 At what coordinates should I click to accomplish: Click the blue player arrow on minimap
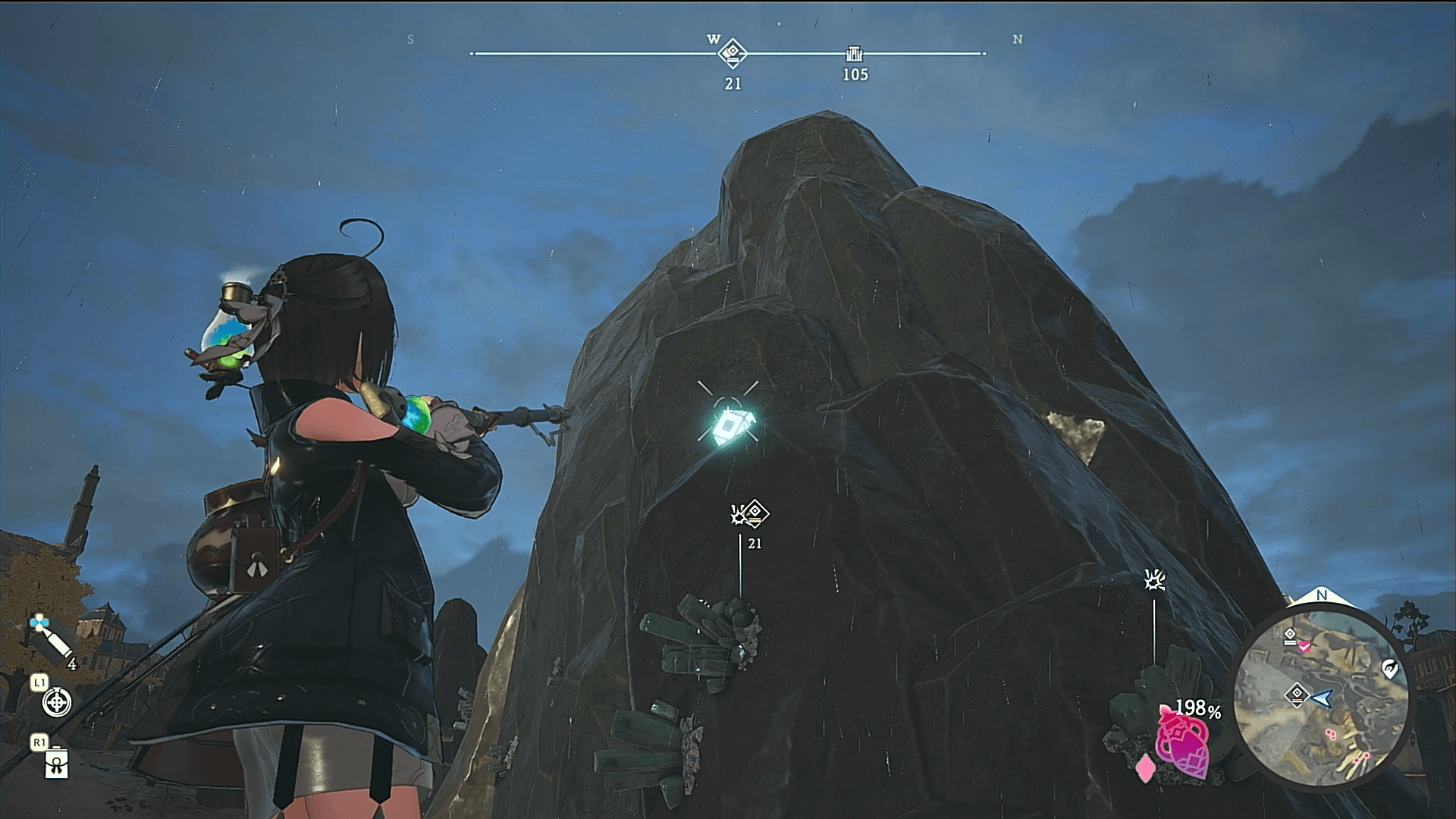pyautogui.click(x=1323, y=698)
